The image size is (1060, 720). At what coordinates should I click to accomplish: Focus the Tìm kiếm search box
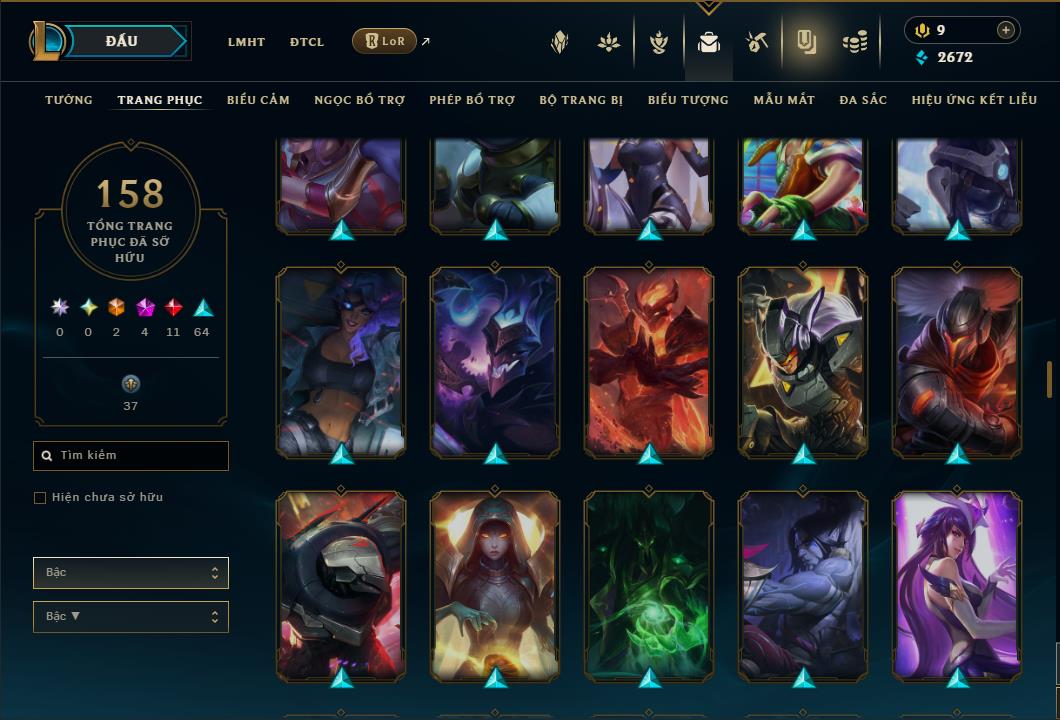pyautogui.click(x=131, y=456)
